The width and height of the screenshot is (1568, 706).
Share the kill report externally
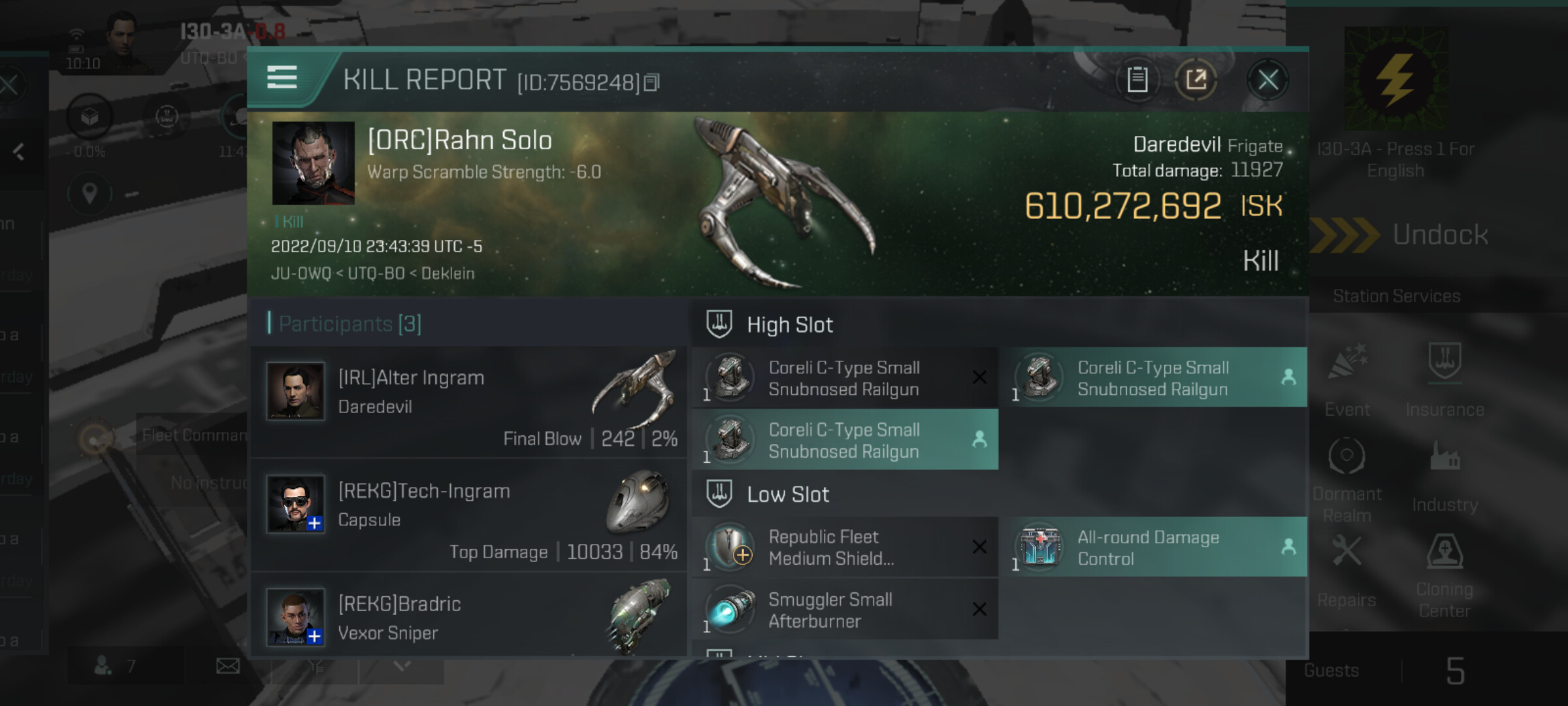(x=1196, y=80)
